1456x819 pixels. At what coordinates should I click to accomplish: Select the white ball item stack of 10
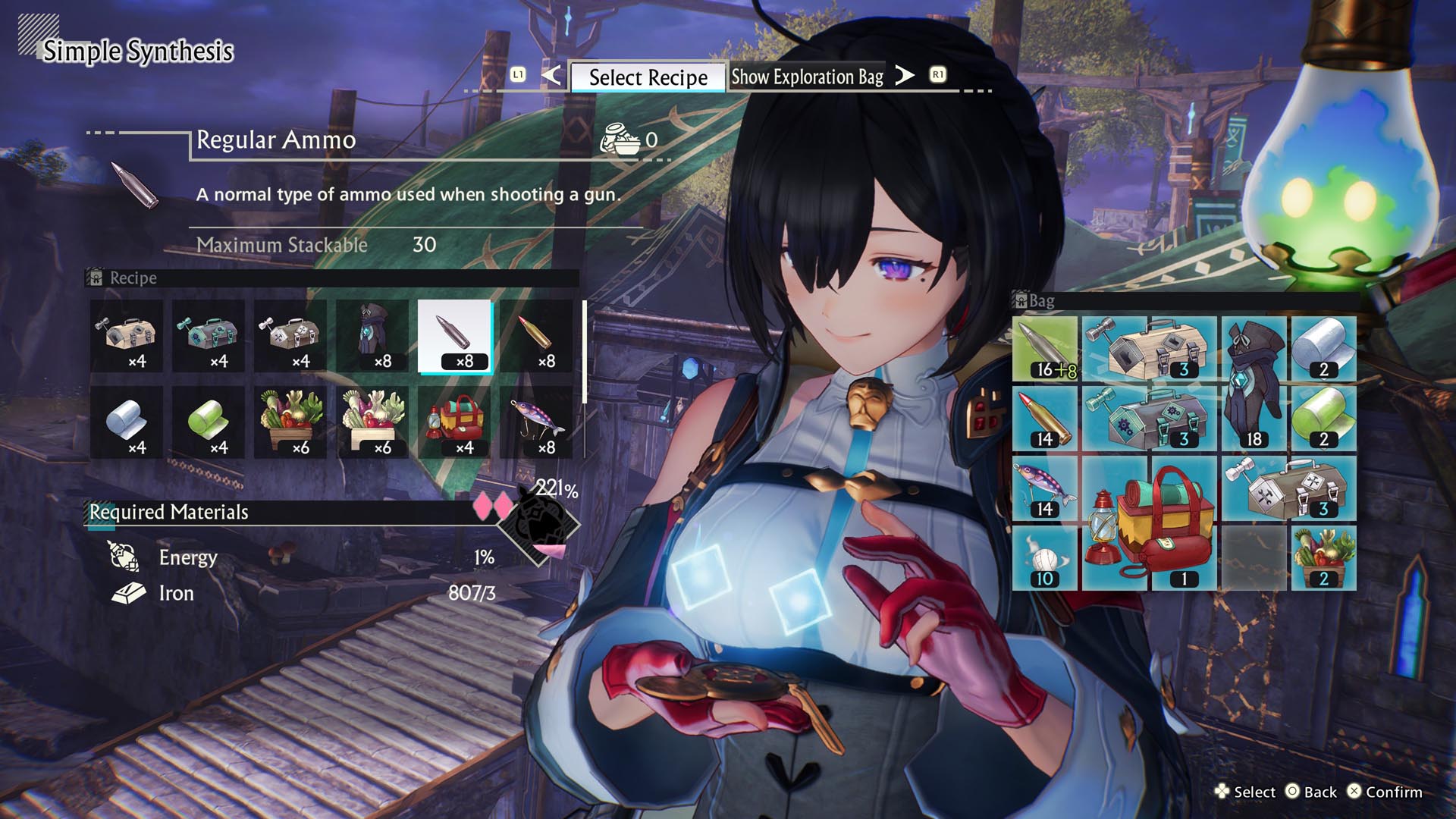[1045, 558]
